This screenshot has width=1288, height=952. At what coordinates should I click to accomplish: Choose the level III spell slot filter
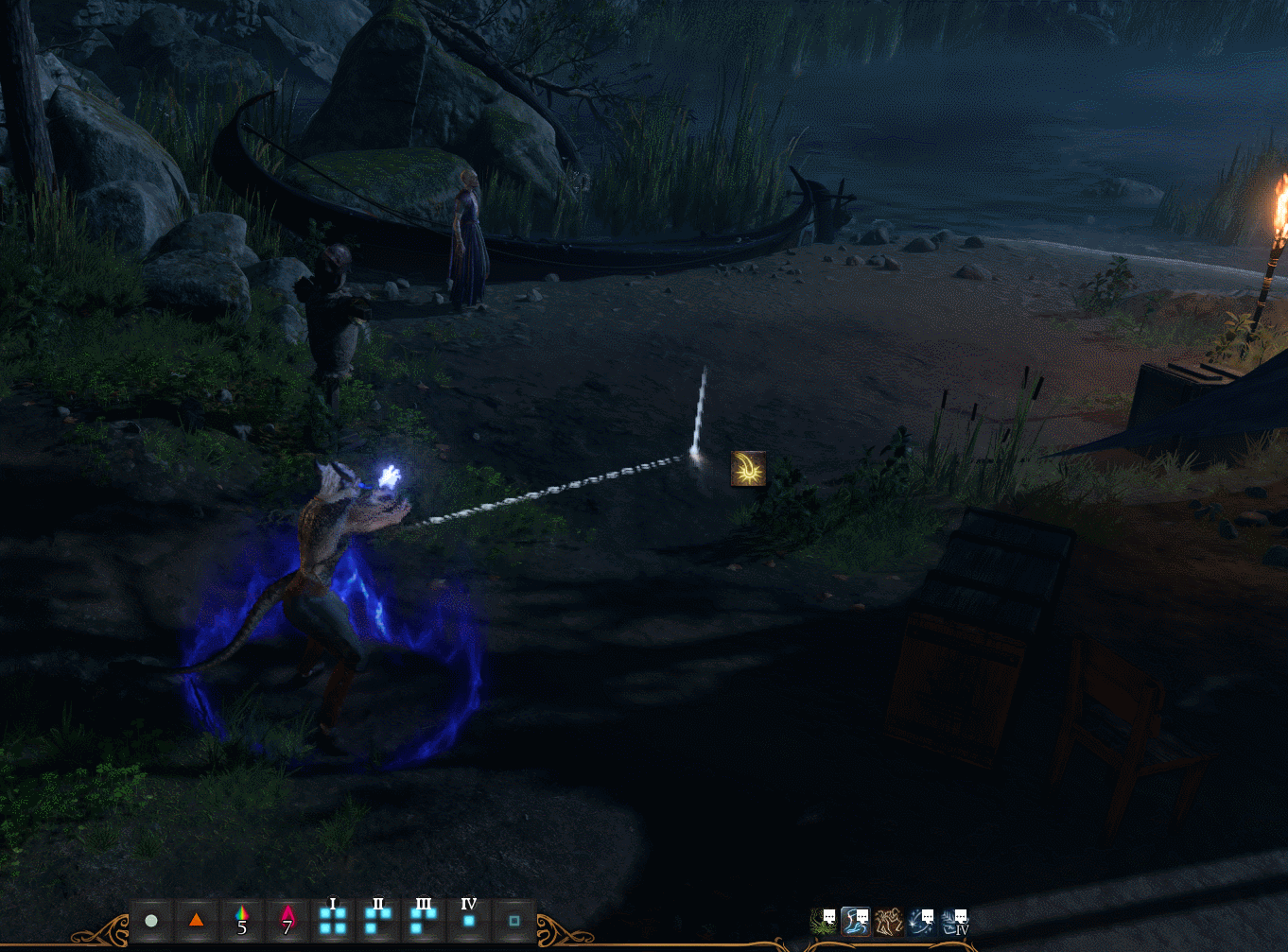pos(424,920)
